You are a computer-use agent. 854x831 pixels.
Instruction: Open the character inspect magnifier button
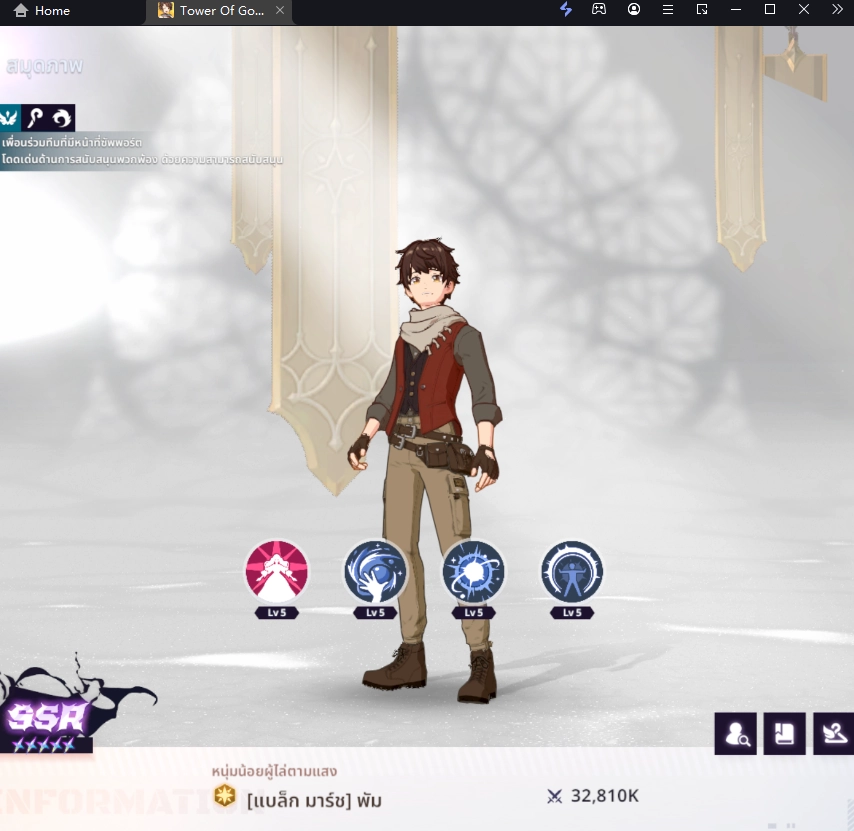pyautogui.click(x=735, y=734)
